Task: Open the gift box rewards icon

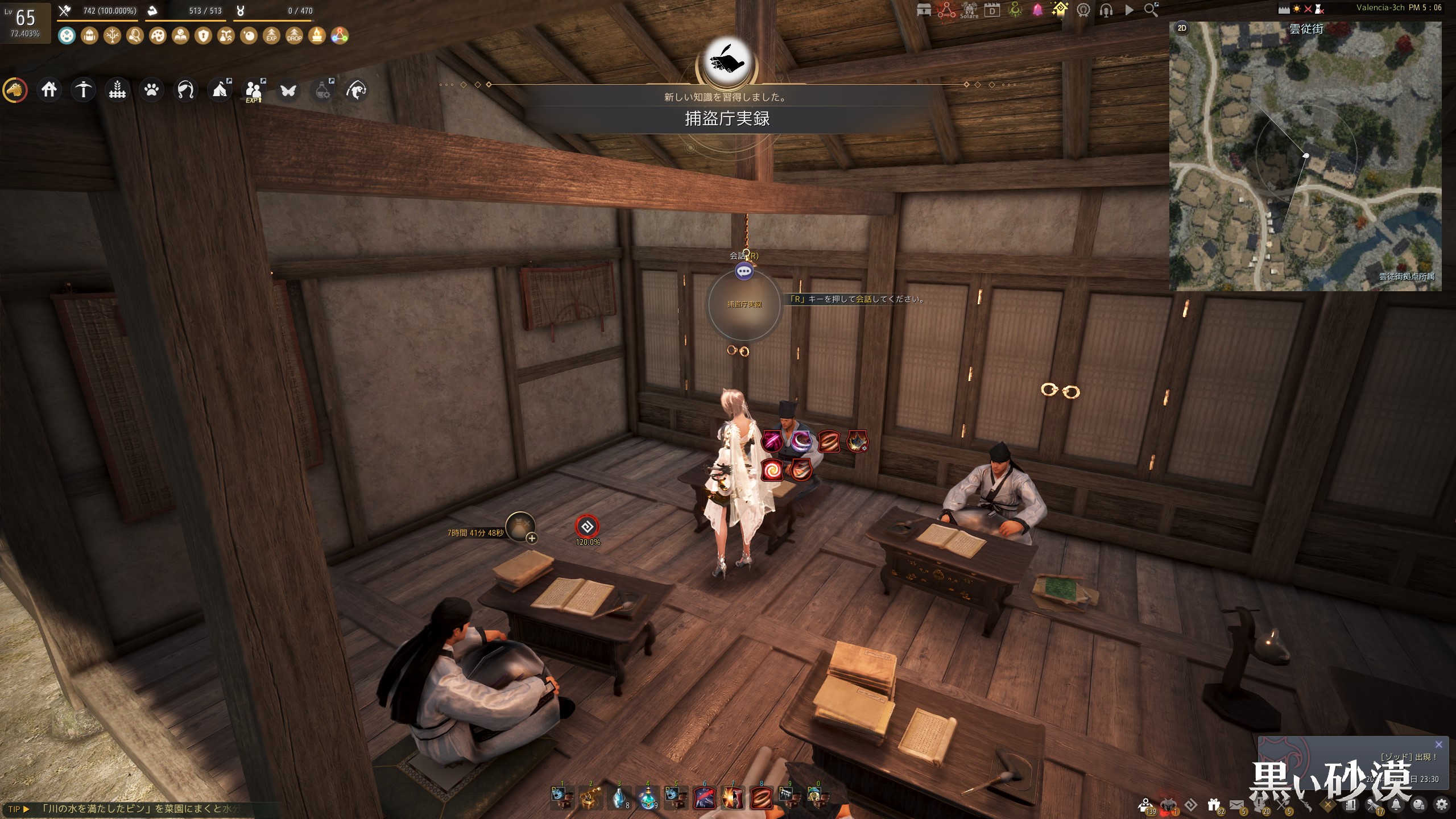Action: point(1214,805)
